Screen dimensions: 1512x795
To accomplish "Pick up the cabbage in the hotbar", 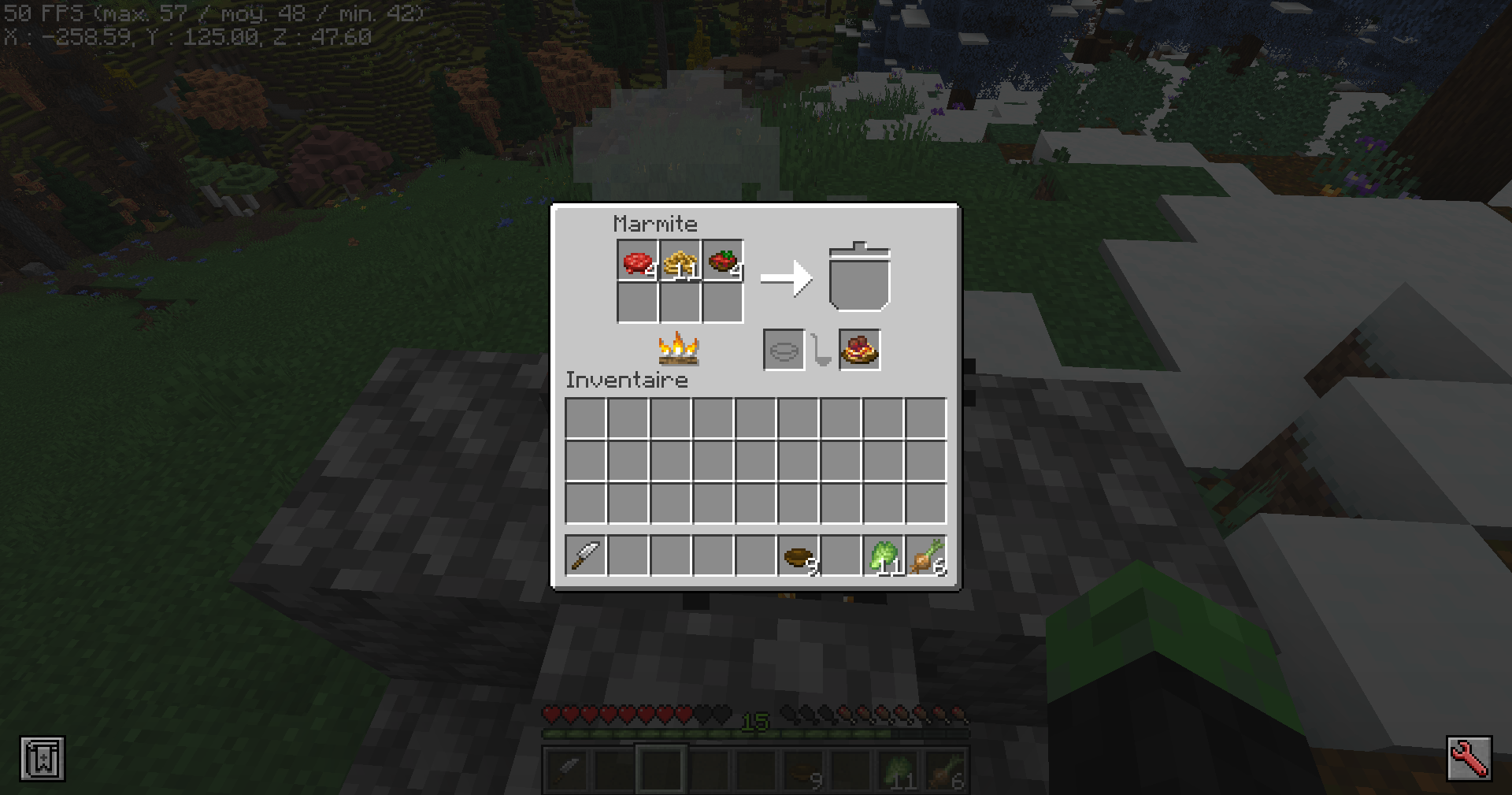I will pos(881,556).
